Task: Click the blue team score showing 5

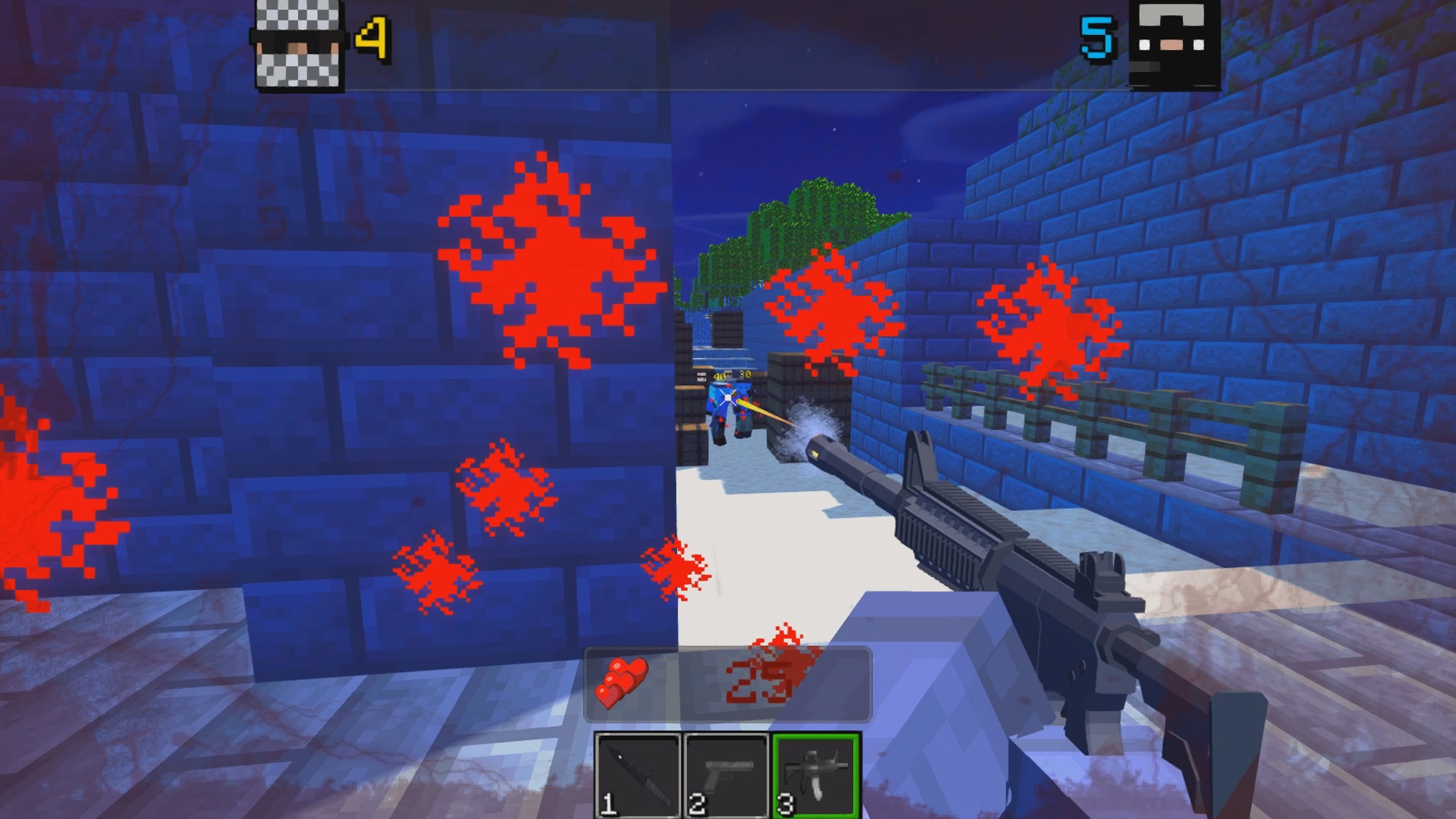Action: click(1095, 36)
